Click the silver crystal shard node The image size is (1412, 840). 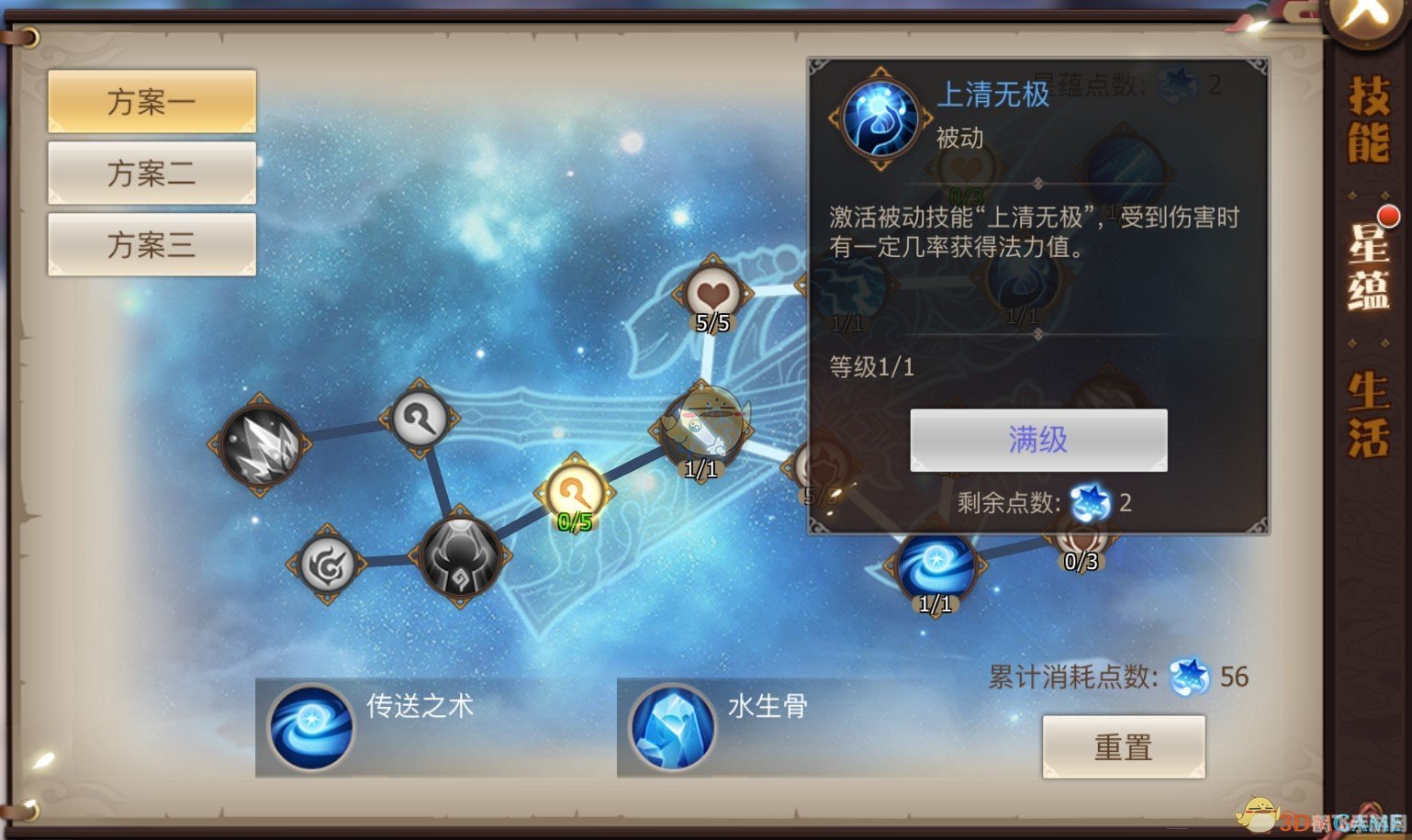[x=260, y=445]
